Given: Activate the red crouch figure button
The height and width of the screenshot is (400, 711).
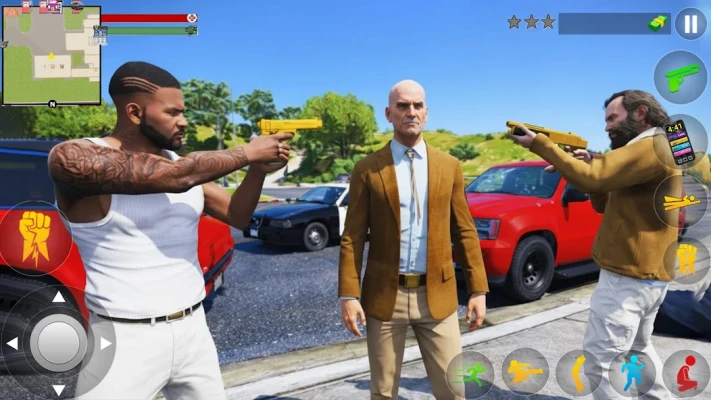Looking at the screenshot, I should click(x=686, y=374).
